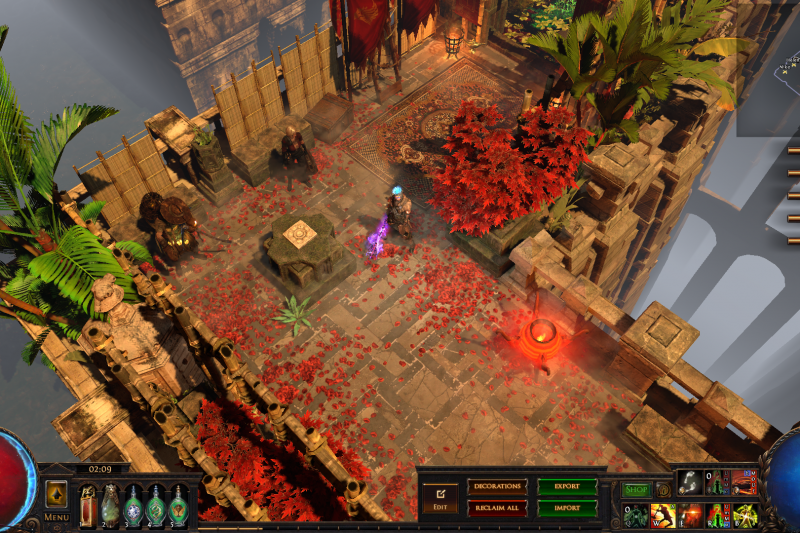Open the Decorations list
This screenshot has width=800, height=533.
(x=496, y=486)
